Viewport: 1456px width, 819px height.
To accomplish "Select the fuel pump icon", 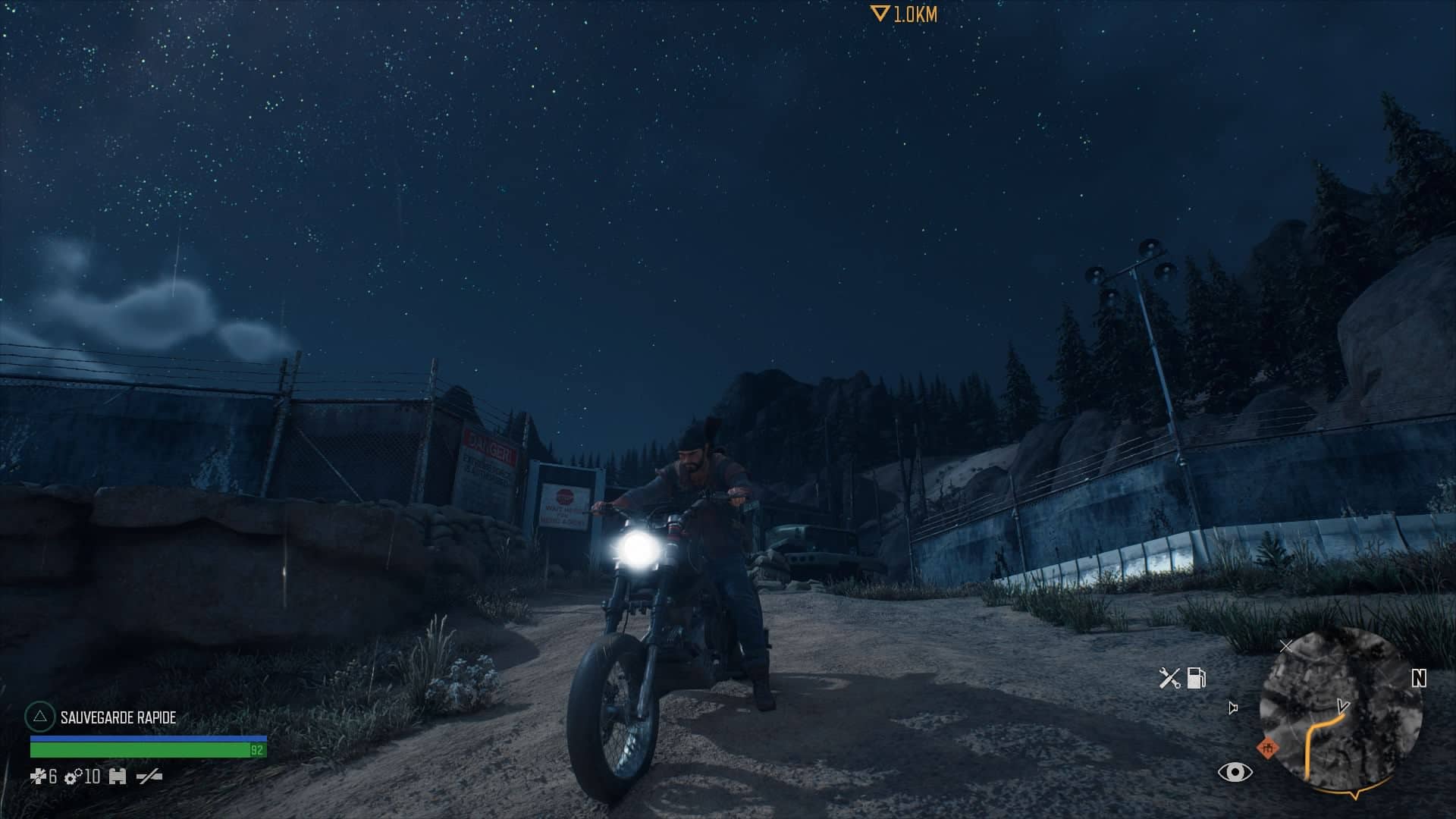I will point(1196,677).
